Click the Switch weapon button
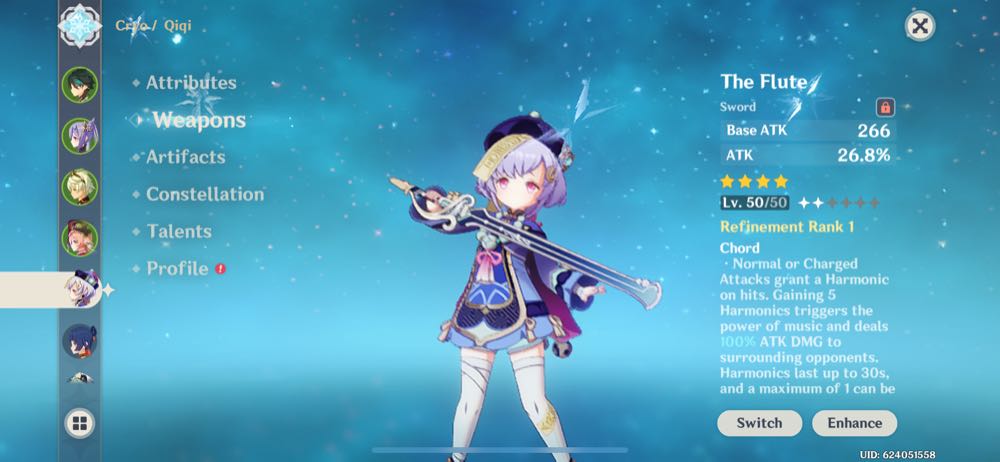Viewport: 1000px width, 462px height. 759,423
